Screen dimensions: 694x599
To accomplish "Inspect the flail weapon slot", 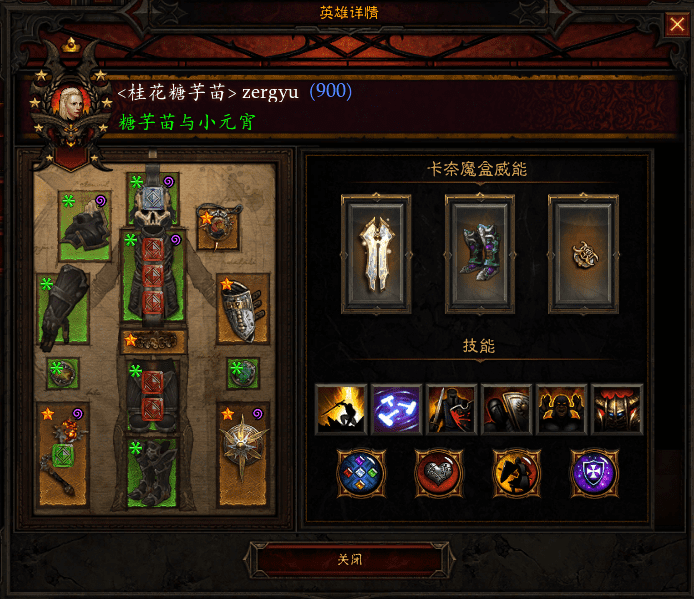I will click(64, 453).
